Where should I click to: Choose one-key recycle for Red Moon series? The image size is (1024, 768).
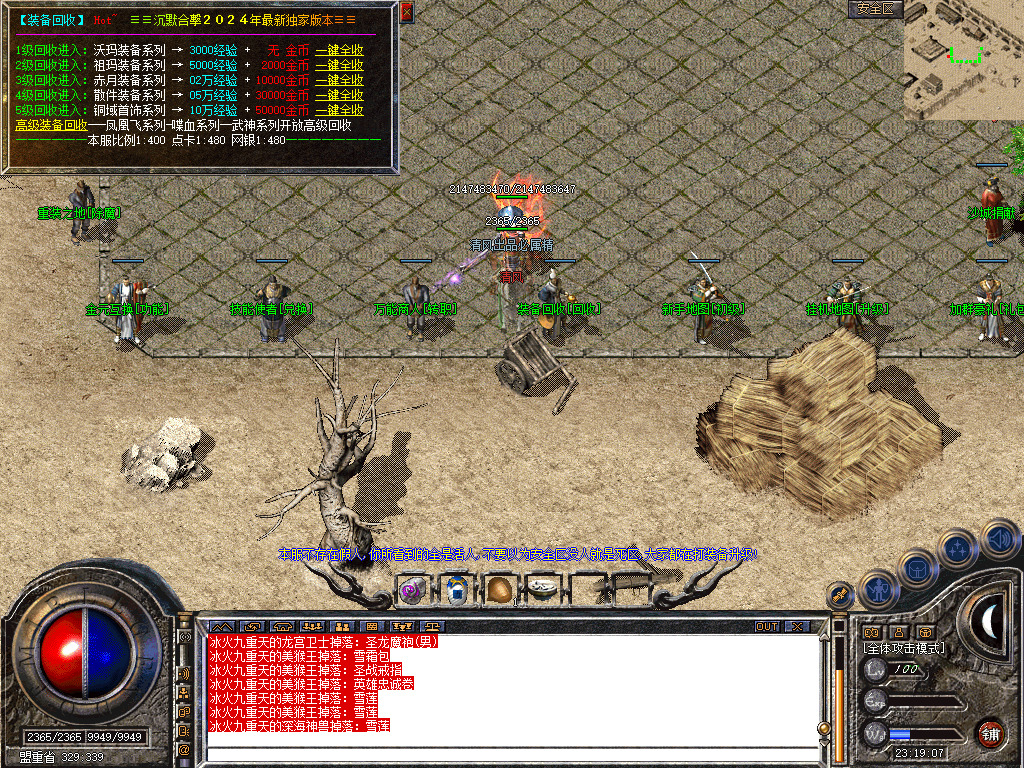[x=339, y=80]
